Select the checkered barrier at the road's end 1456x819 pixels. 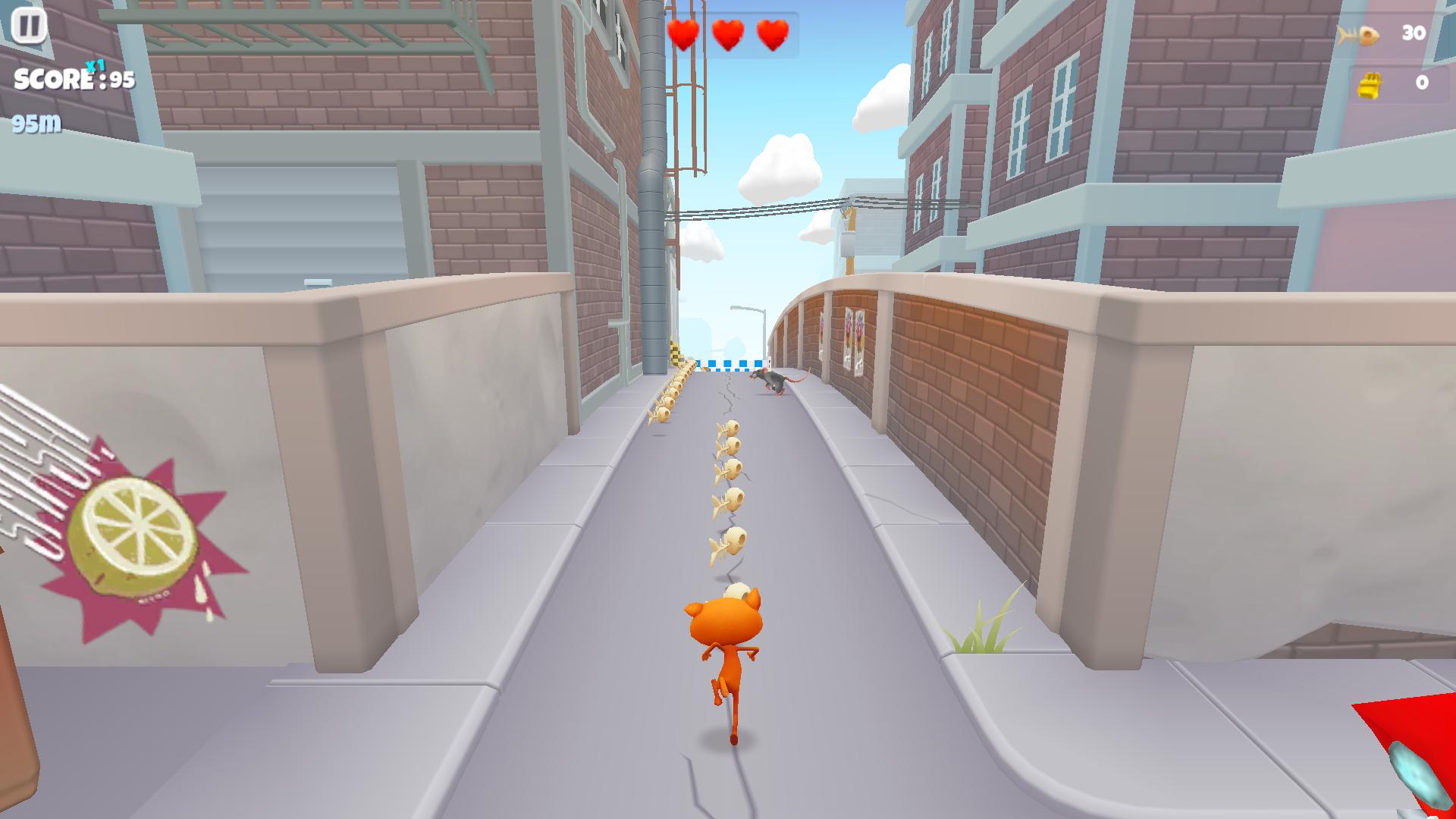point(730,364)
